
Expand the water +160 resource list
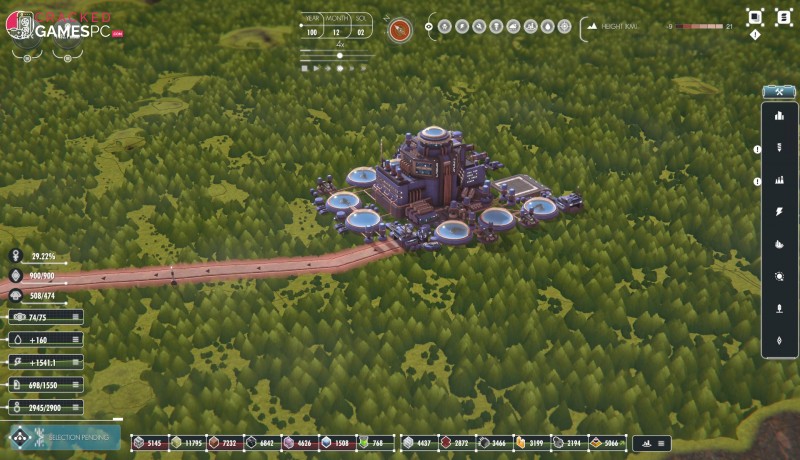pyautogui.click(x=76, y=340)
